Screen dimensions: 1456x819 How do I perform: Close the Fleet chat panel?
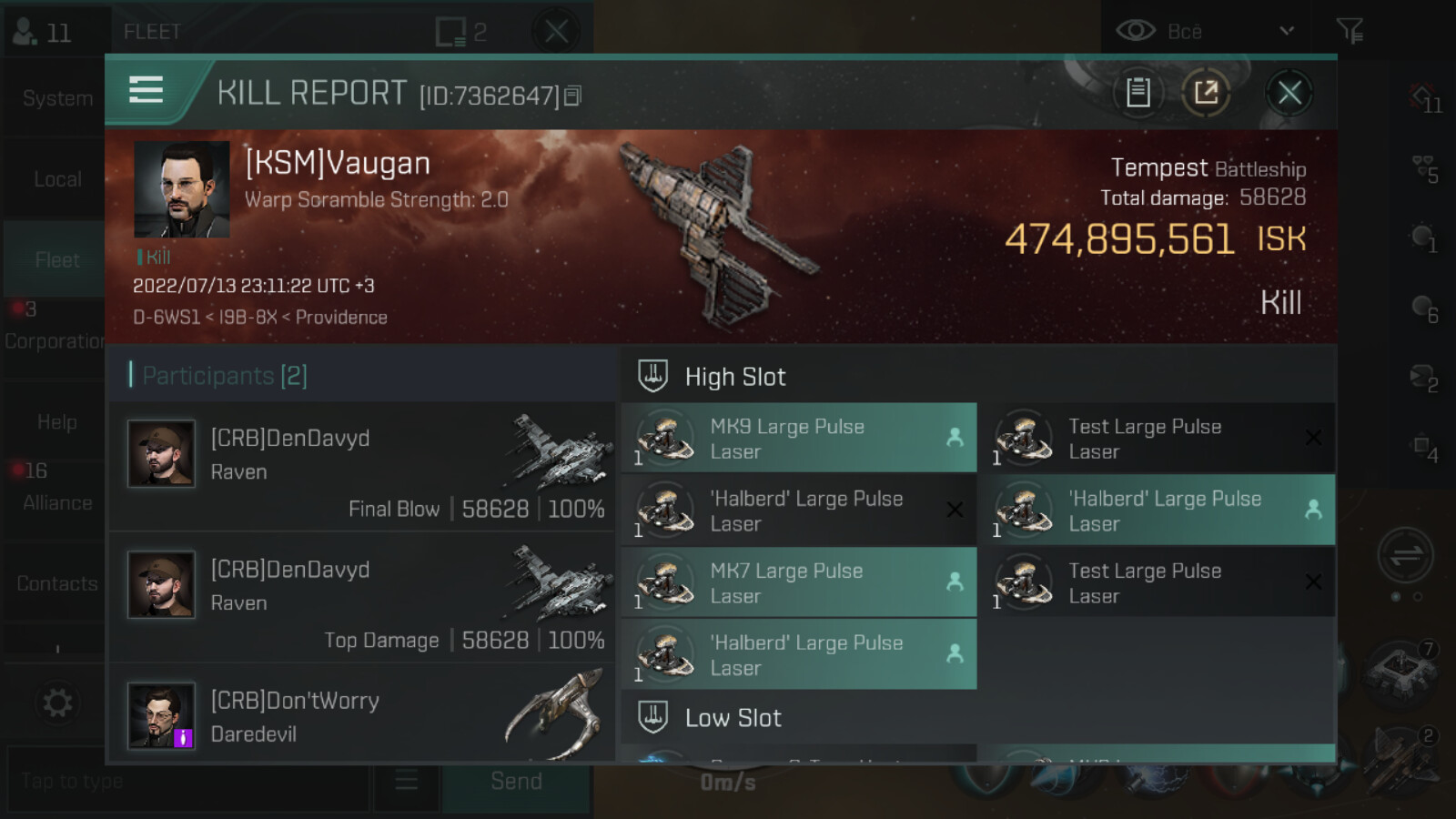pyautogui.click(x=556, y=32)
